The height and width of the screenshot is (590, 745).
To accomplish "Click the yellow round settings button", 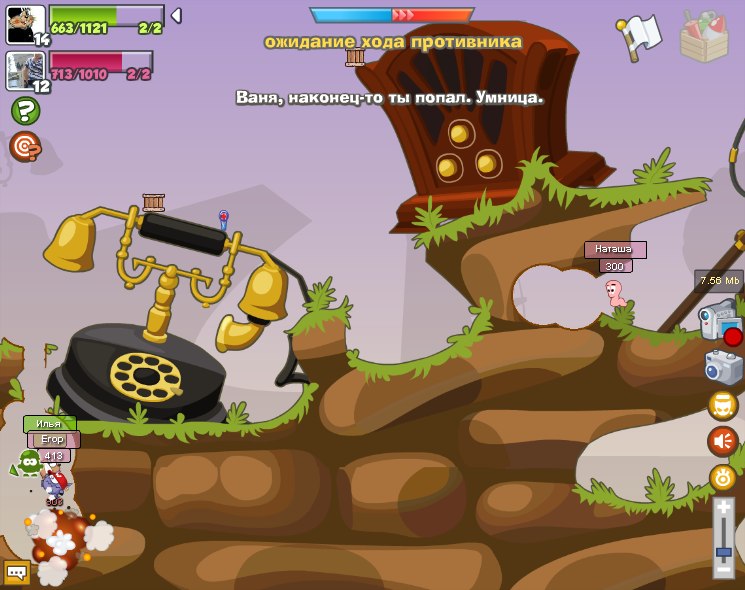I will click(722, 477).
